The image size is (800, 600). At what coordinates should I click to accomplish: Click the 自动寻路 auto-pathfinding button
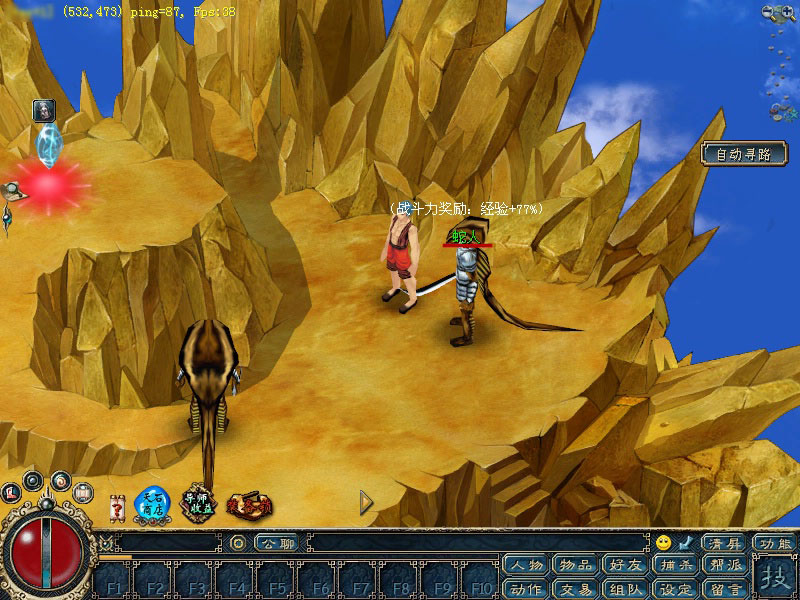[744, 154]
